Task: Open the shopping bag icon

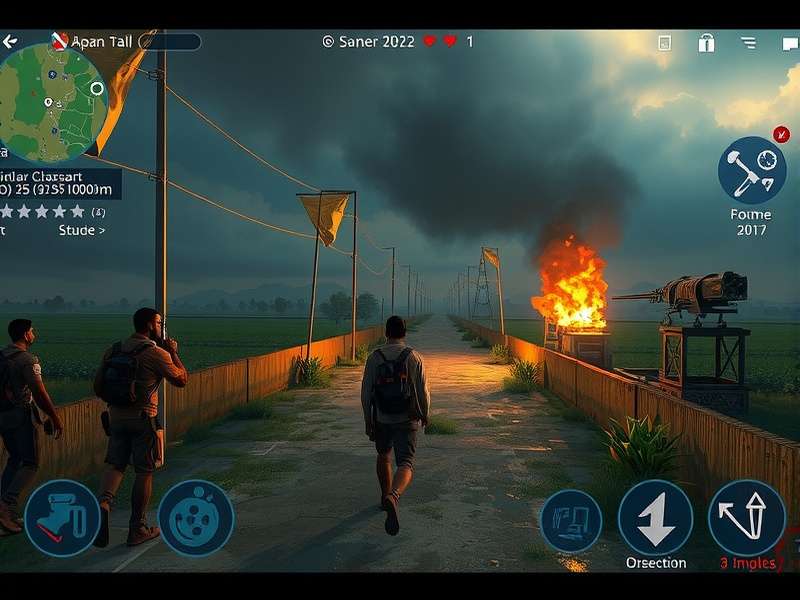Action: point(706,43)
